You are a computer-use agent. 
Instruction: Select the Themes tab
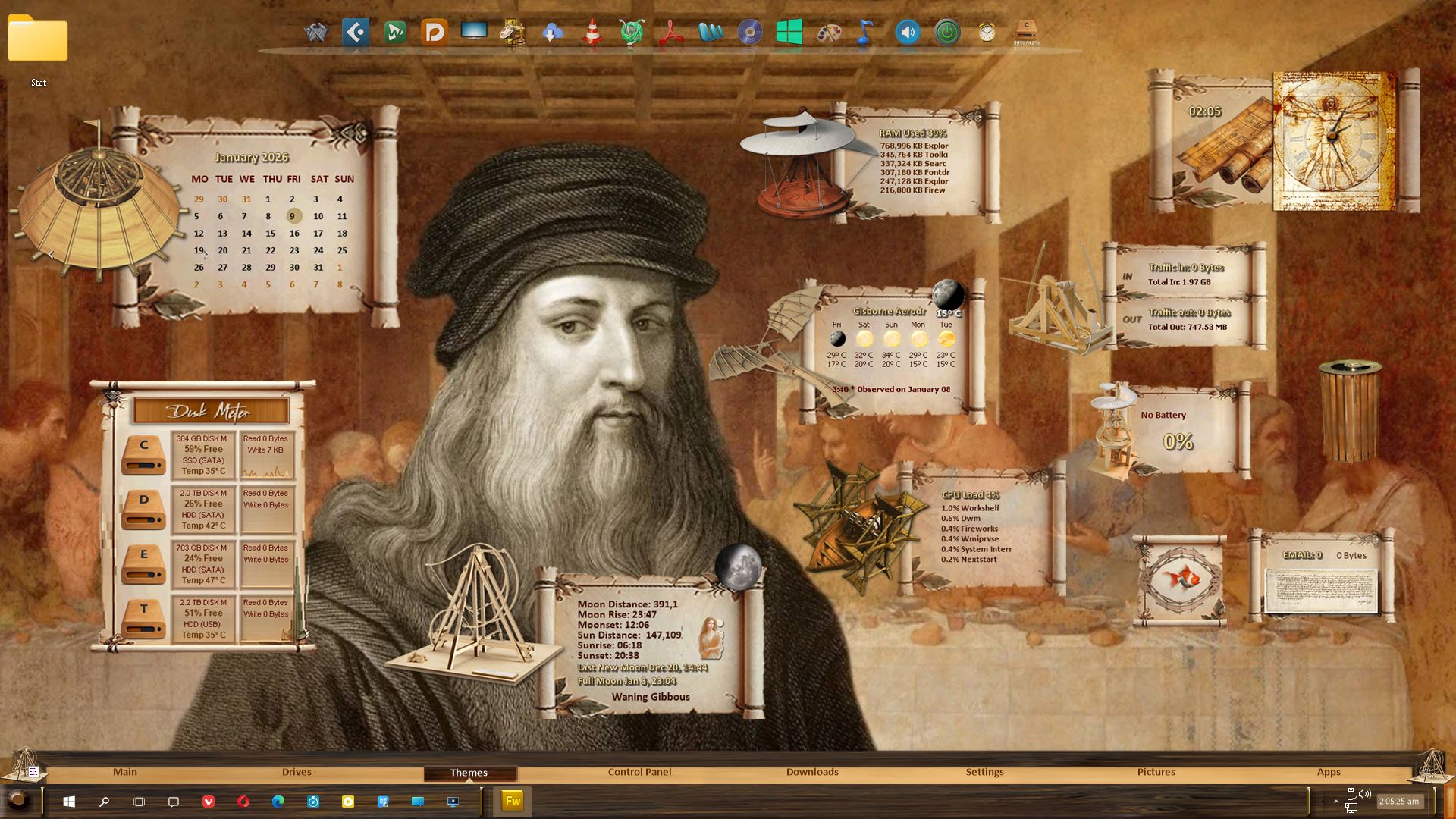pos(469,773)
